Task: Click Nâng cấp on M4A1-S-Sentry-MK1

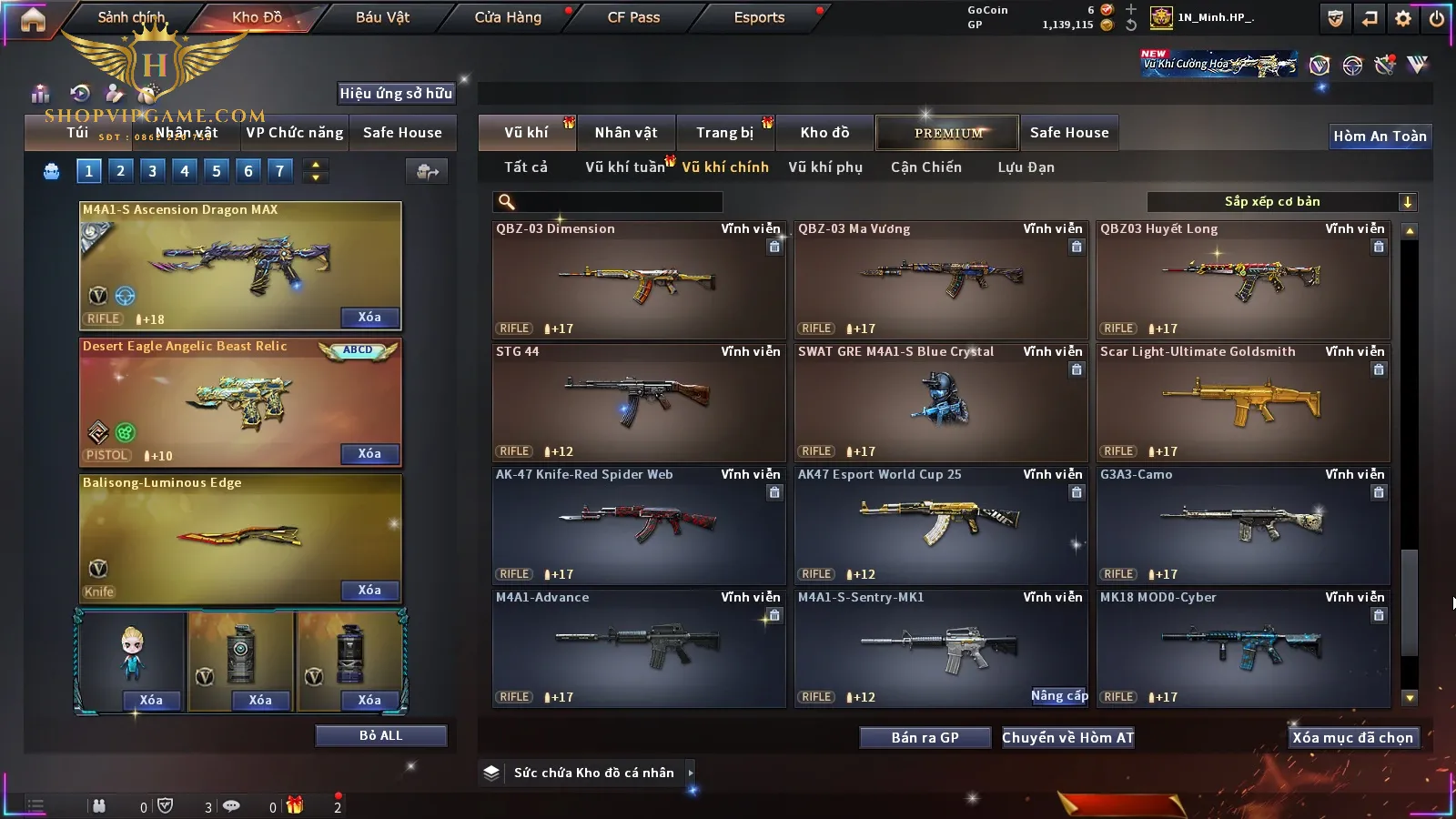Action: 1059,696
